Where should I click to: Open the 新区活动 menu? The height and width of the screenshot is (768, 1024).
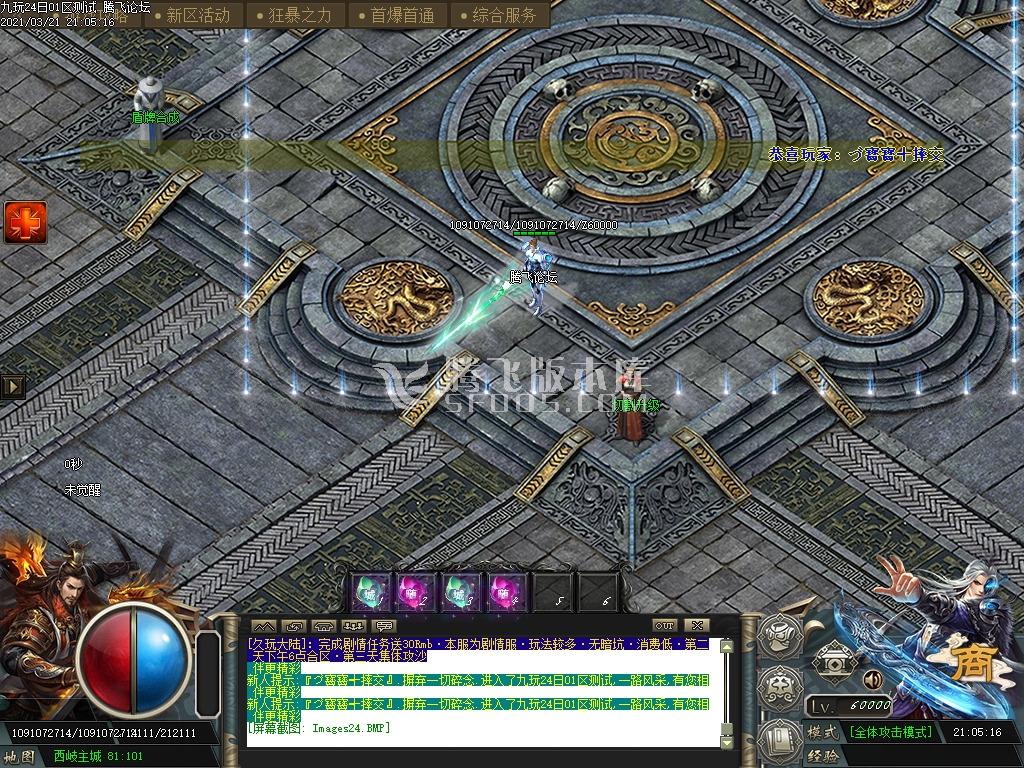197,15
